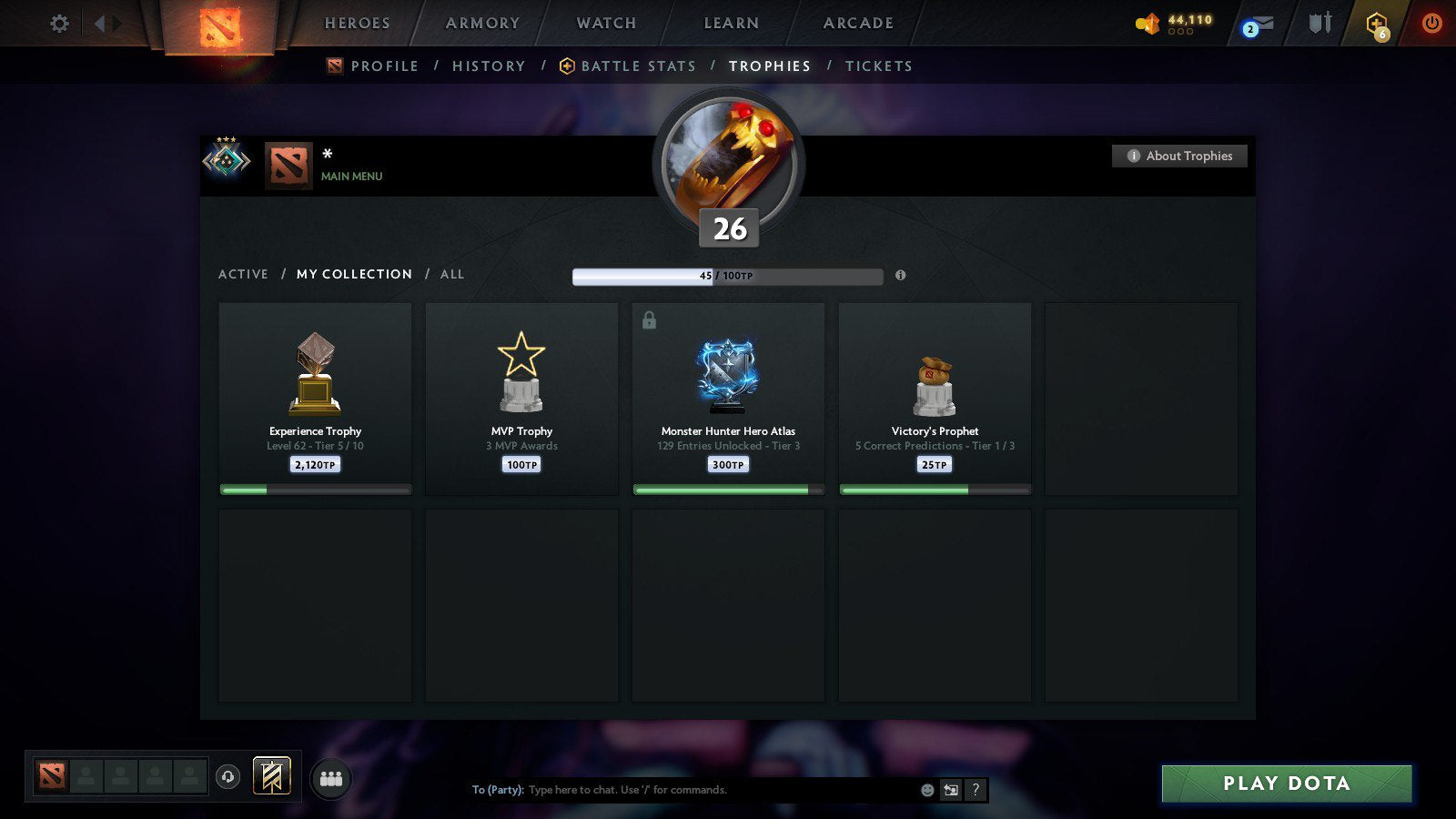Switch to the MY COLLECTION tab
This screenshot has height=819, width=1456.
click(353, 274)
